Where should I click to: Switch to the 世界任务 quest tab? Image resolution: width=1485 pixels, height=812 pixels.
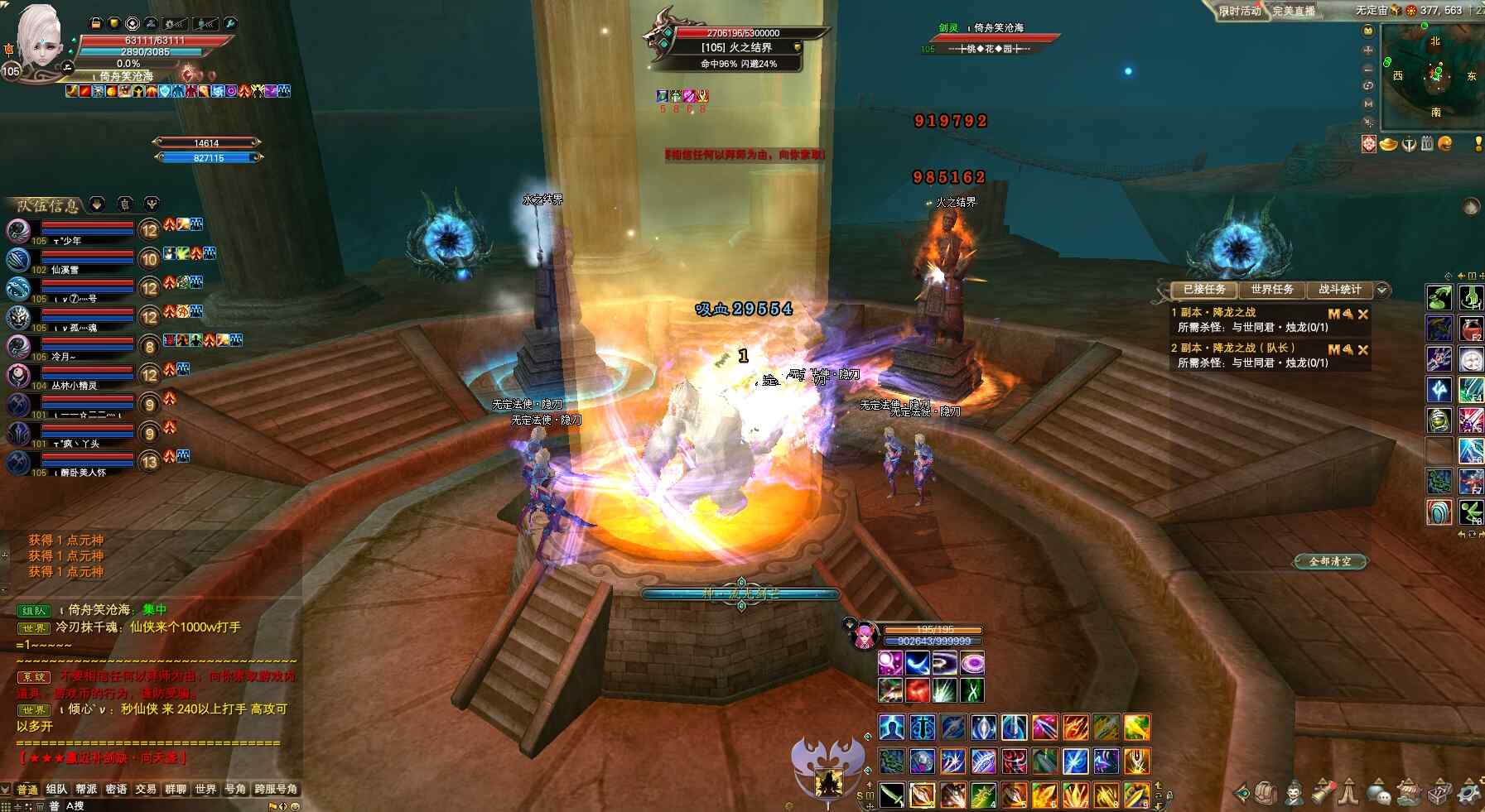1271,290
